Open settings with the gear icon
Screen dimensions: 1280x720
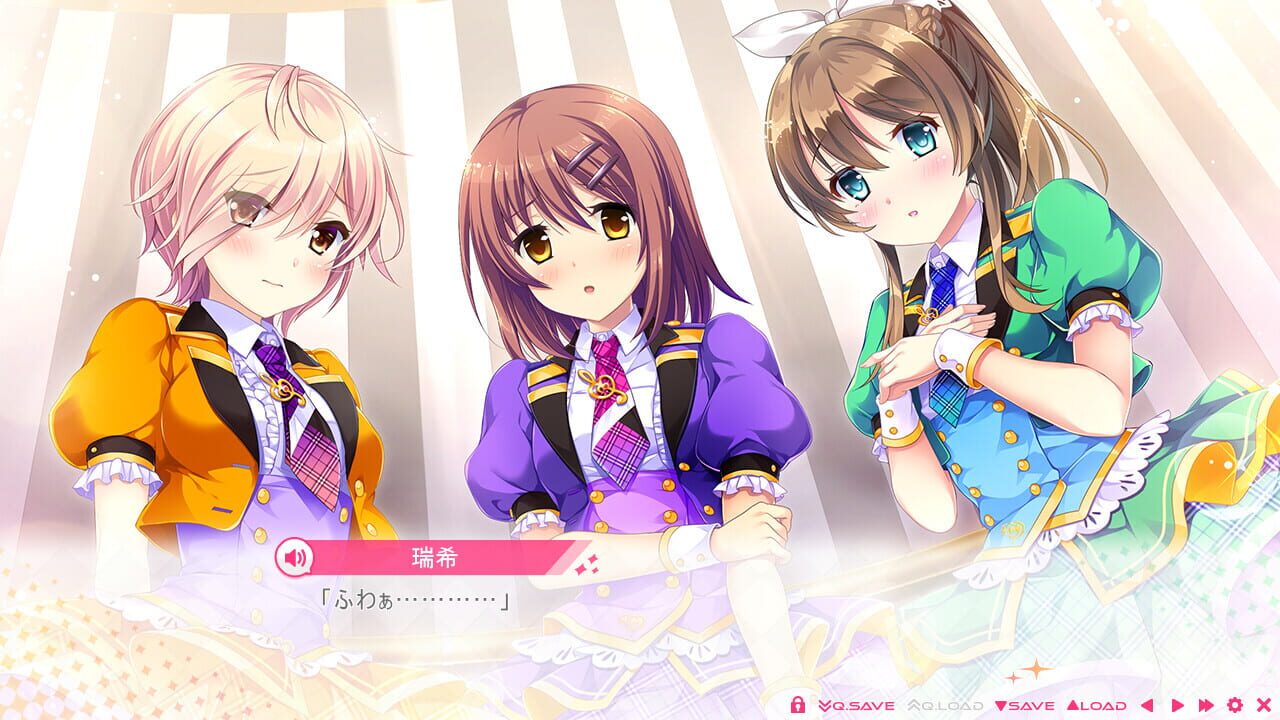pos(1235,704)
